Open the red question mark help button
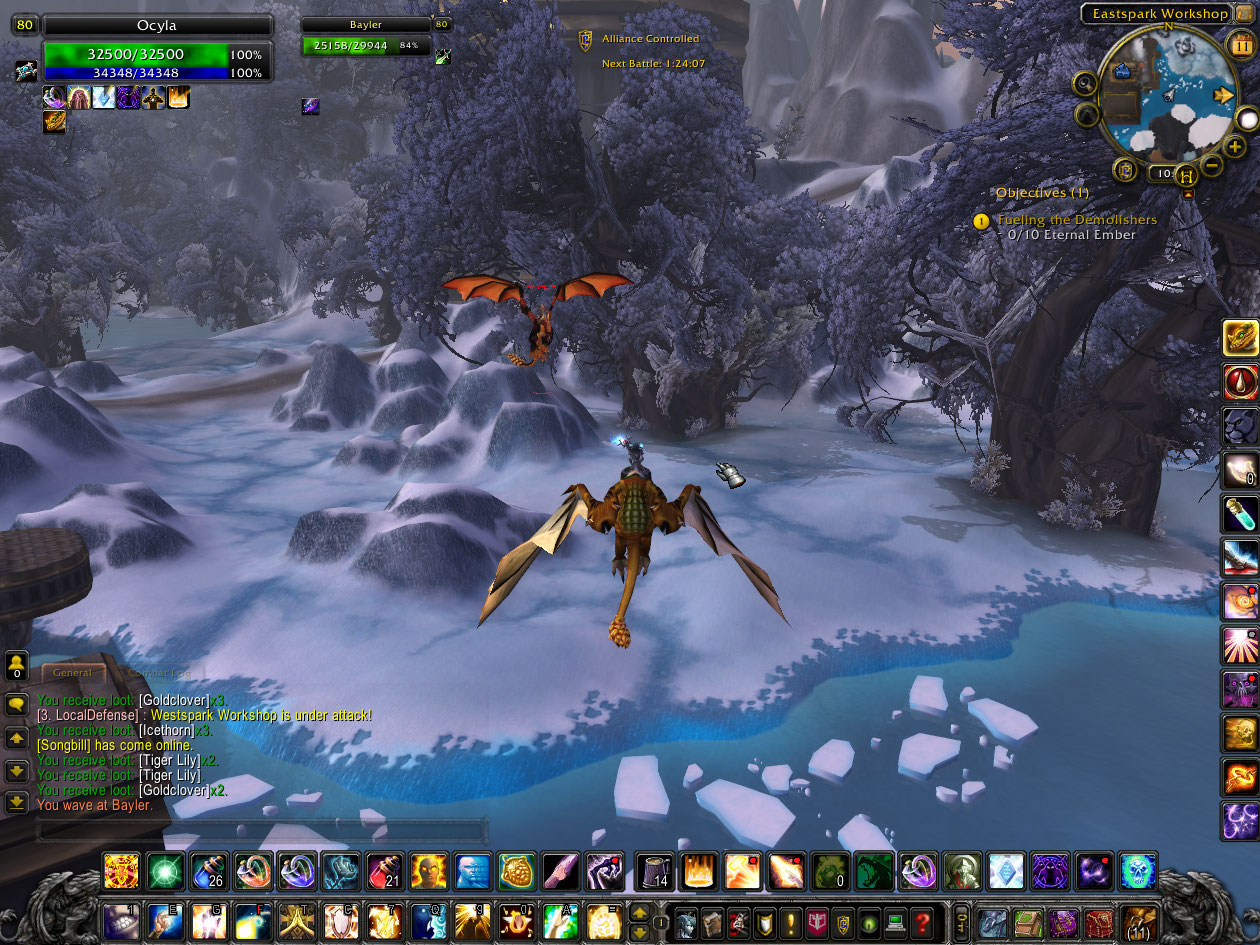Viewport: 1260px width, 945px height. click(x=922, y=920)
